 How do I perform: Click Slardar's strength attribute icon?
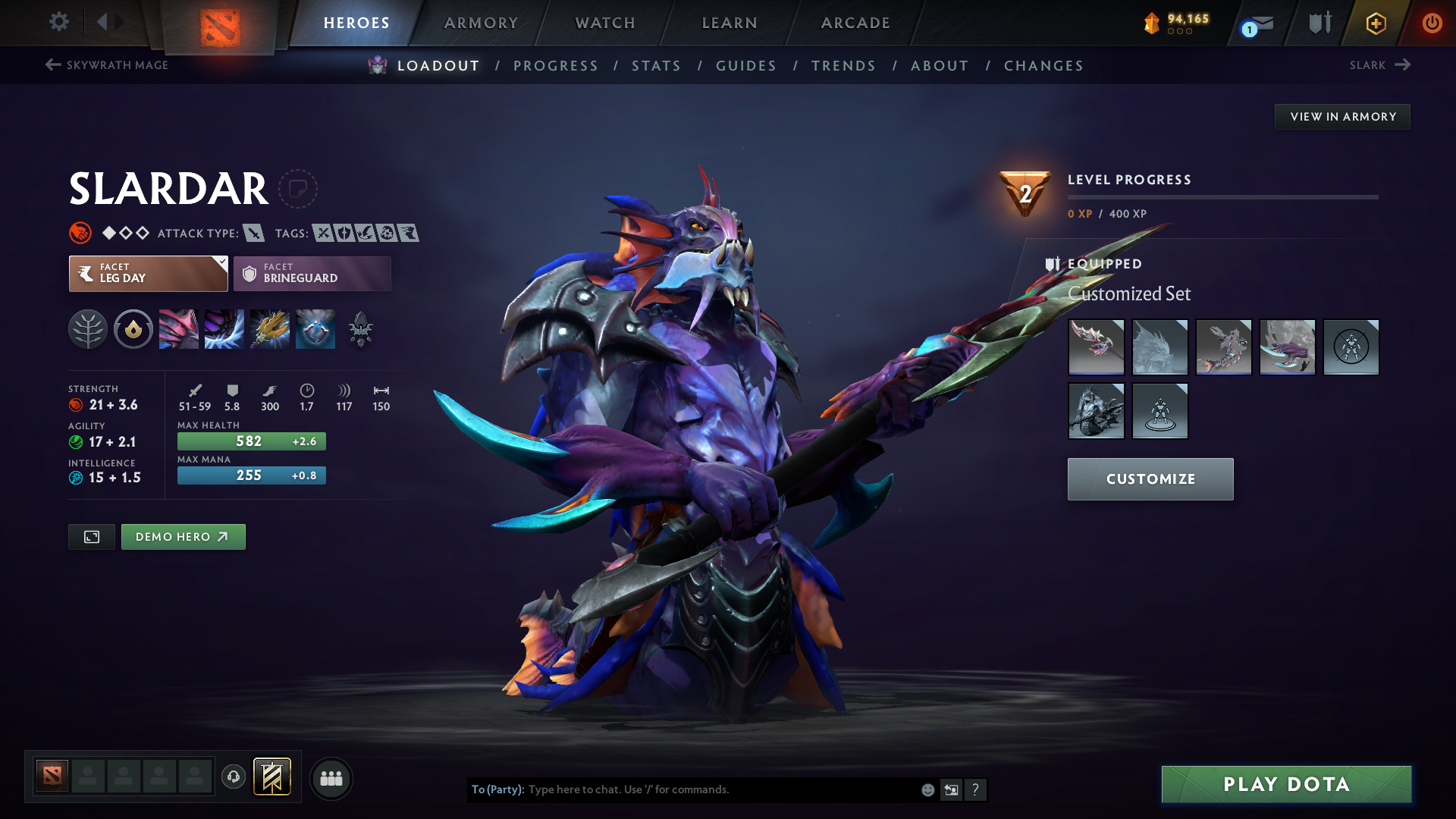[76, 405]
